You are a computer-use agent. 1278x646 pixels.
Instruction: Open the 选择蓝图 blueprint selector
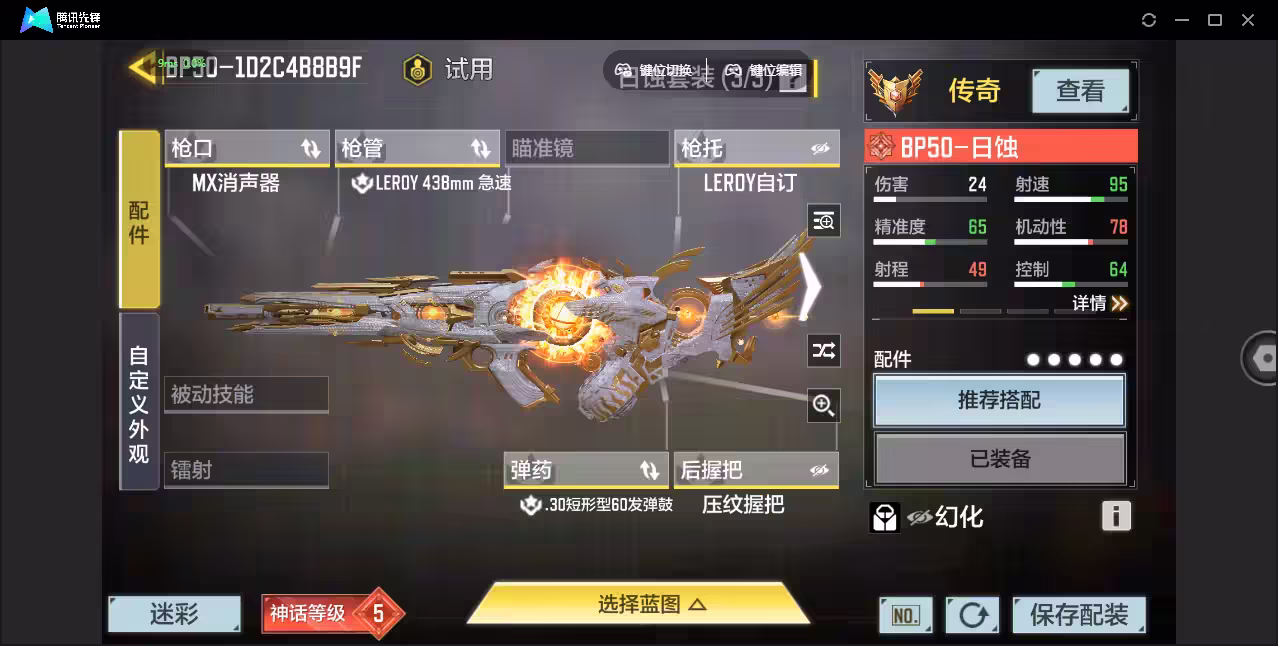[x=638, y=604]
